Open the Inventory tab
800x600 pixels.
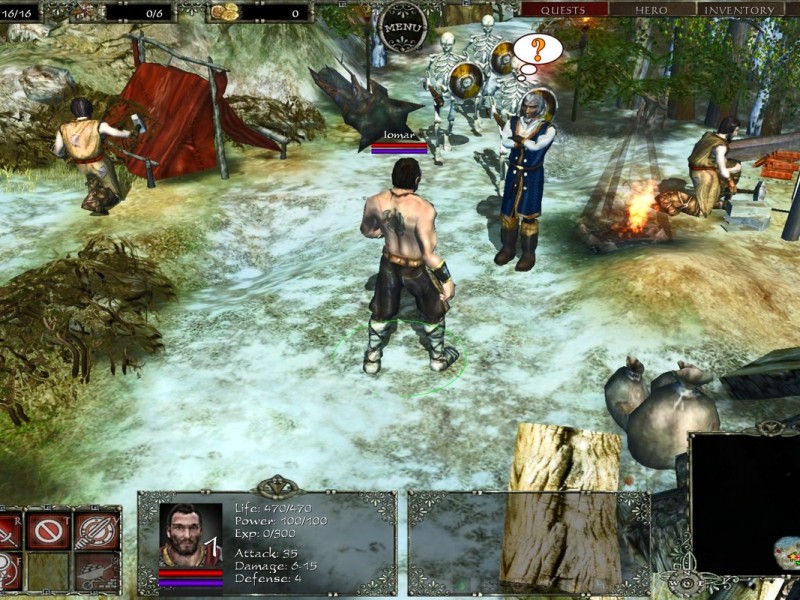click(741, 10)
